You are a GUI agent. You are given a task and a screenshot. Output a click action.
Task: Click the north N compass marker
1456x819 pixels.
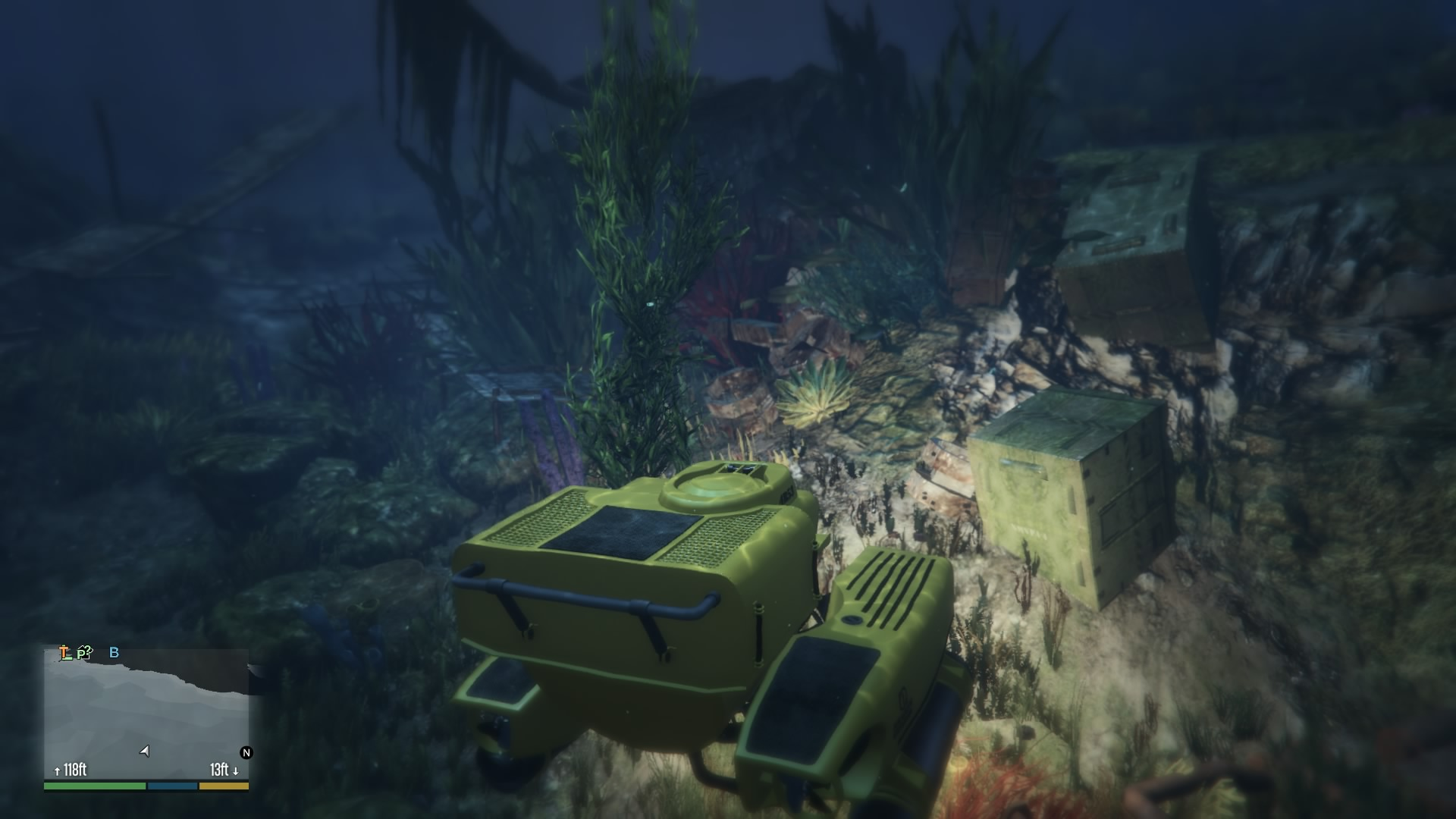point(246,752)
